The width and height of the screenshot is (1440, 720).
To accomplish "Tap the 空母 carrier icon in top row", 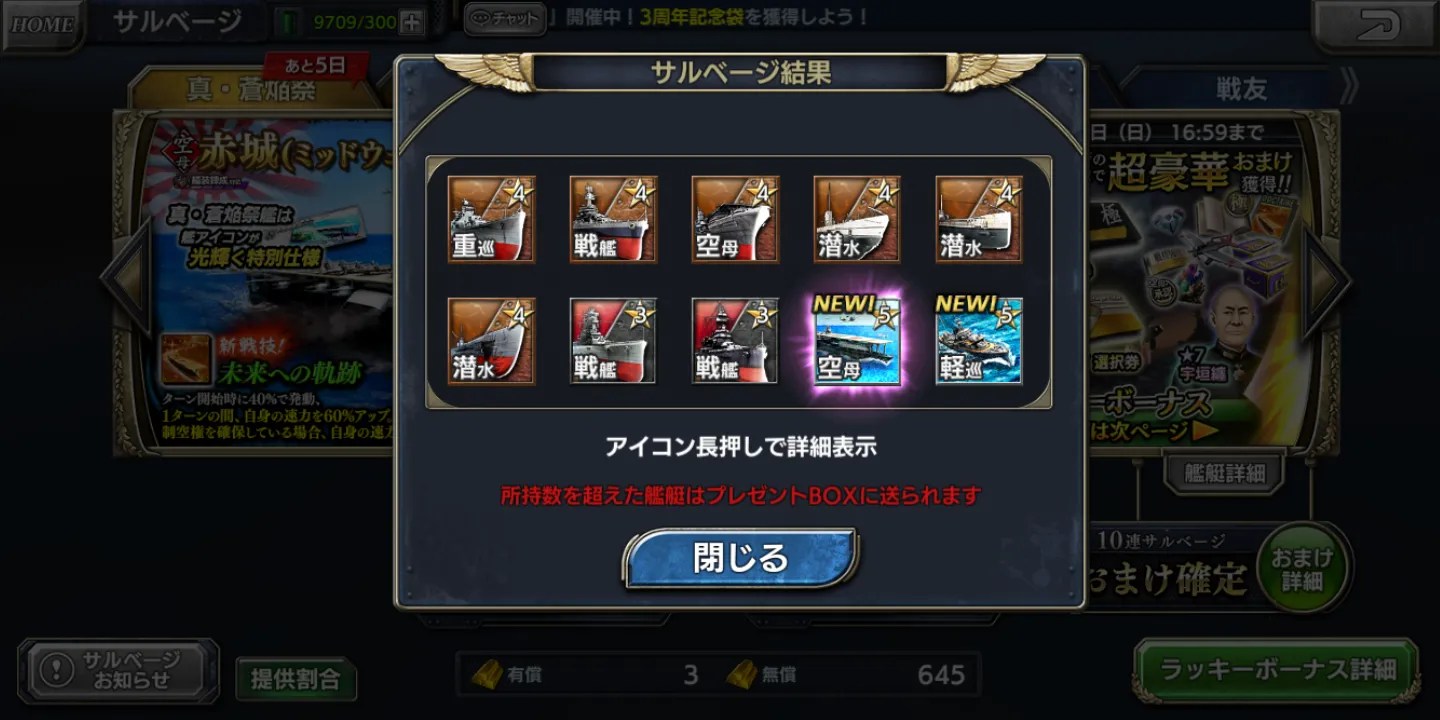I will (735, 218).
